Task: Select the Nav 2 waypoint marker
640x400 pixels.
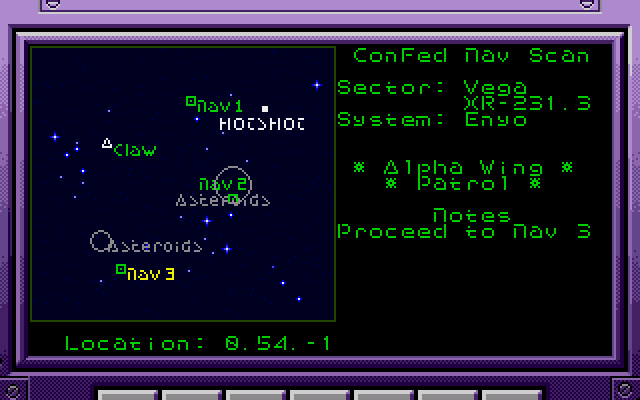Action: (x=233, y=199)
